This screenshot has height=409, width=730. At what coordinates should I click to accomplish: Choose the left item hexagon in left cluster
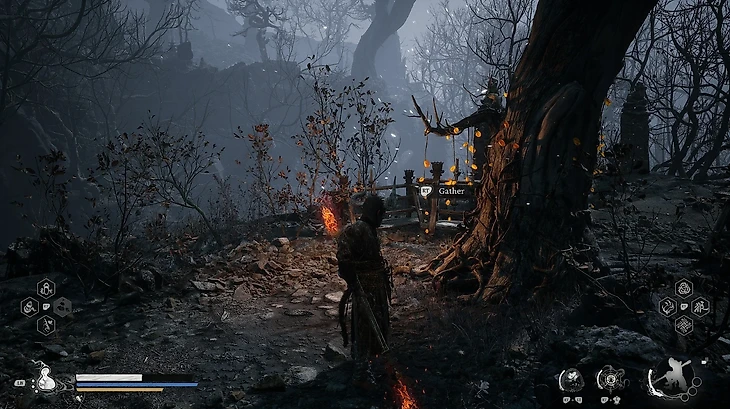pos(30,307)
